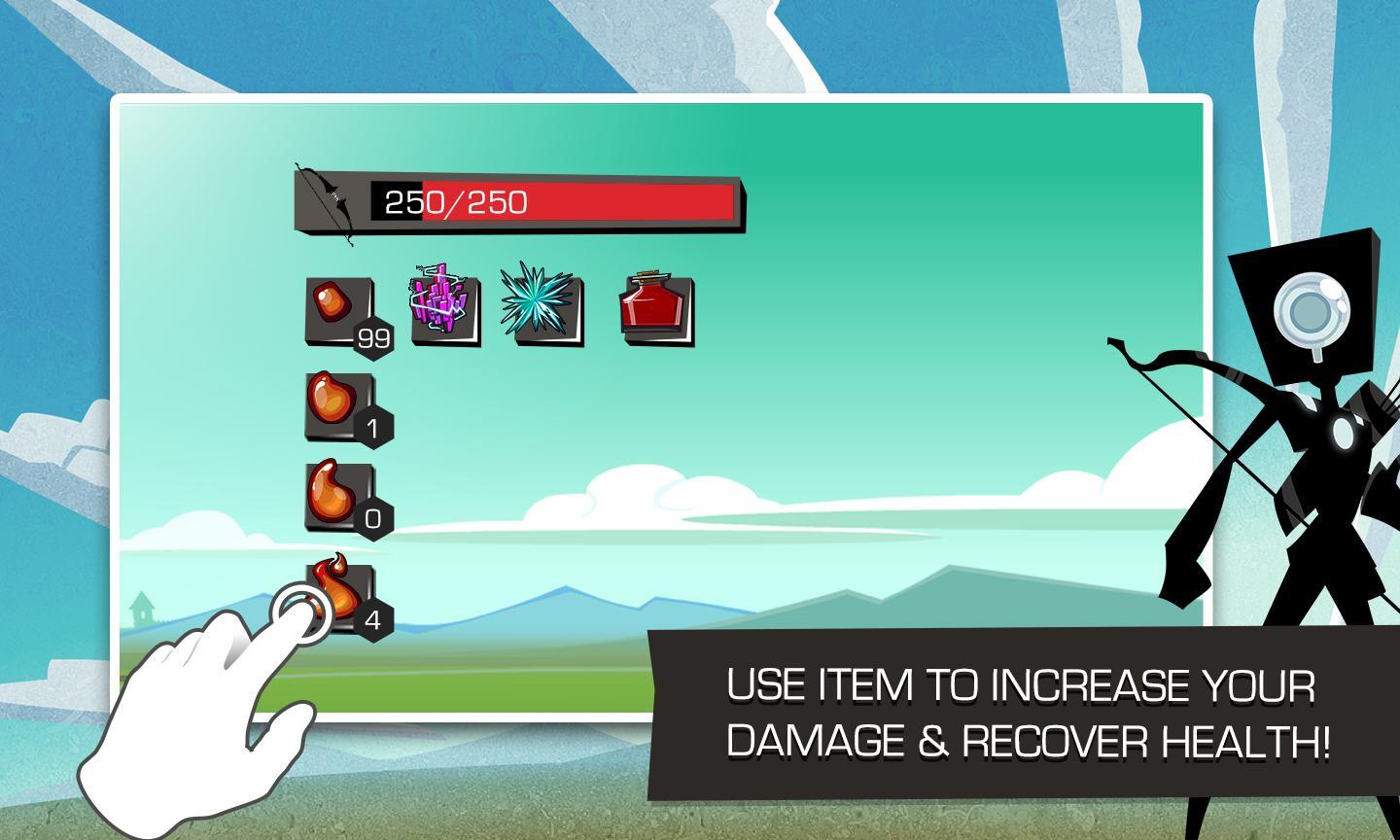Select the orange gem with count 0
The image size is (1400, 840).
tap(339, 497)
